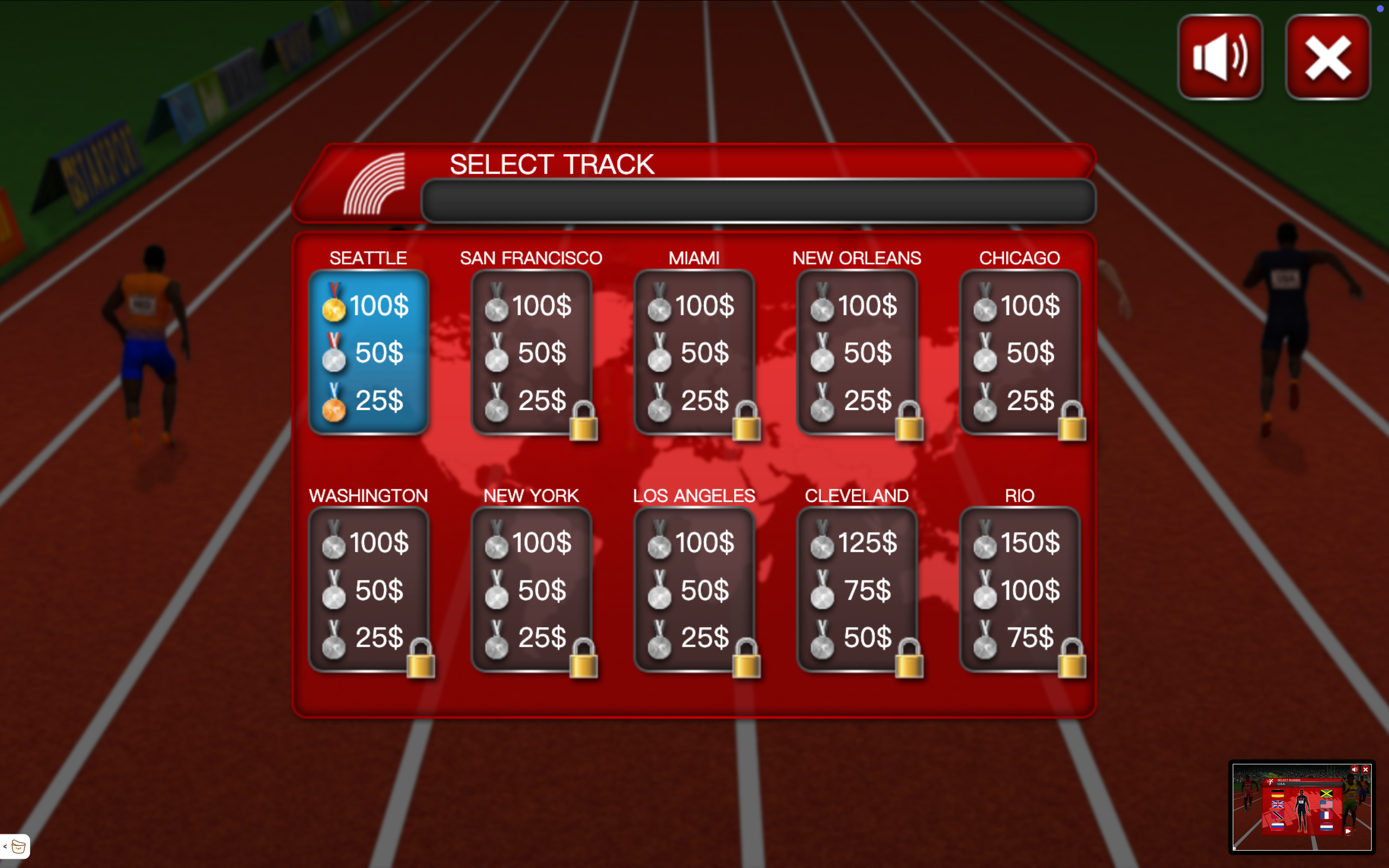
Task: Pick the New York track
Action: coord(531,590)
